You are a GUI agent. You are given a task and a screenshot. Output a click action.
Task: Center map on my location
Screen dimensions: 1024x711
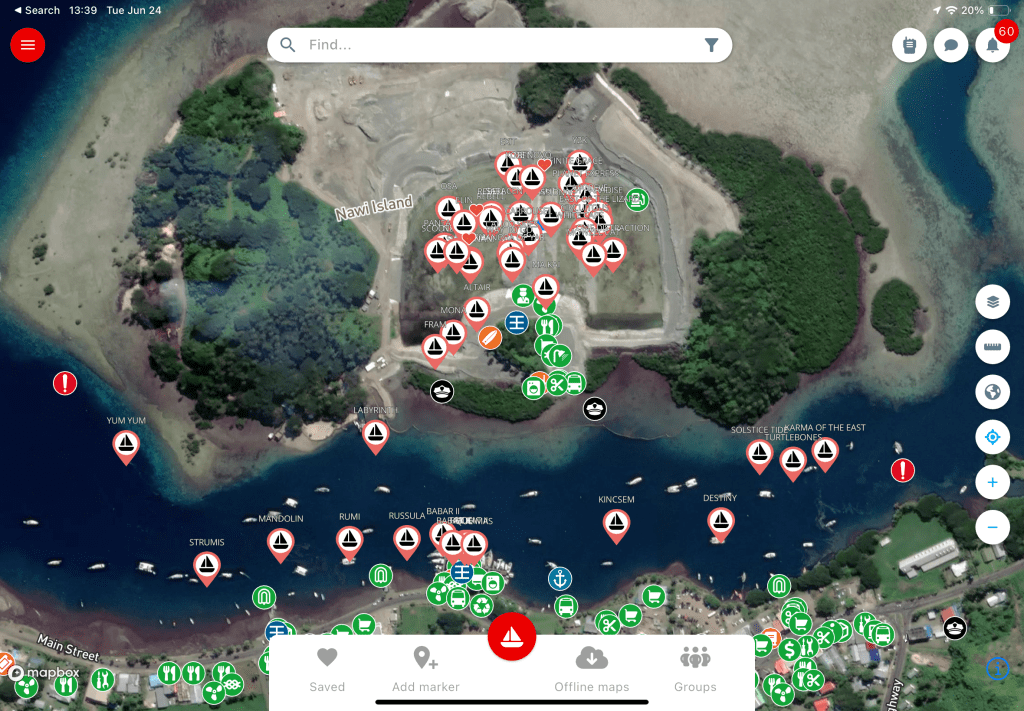click(992, 437)
